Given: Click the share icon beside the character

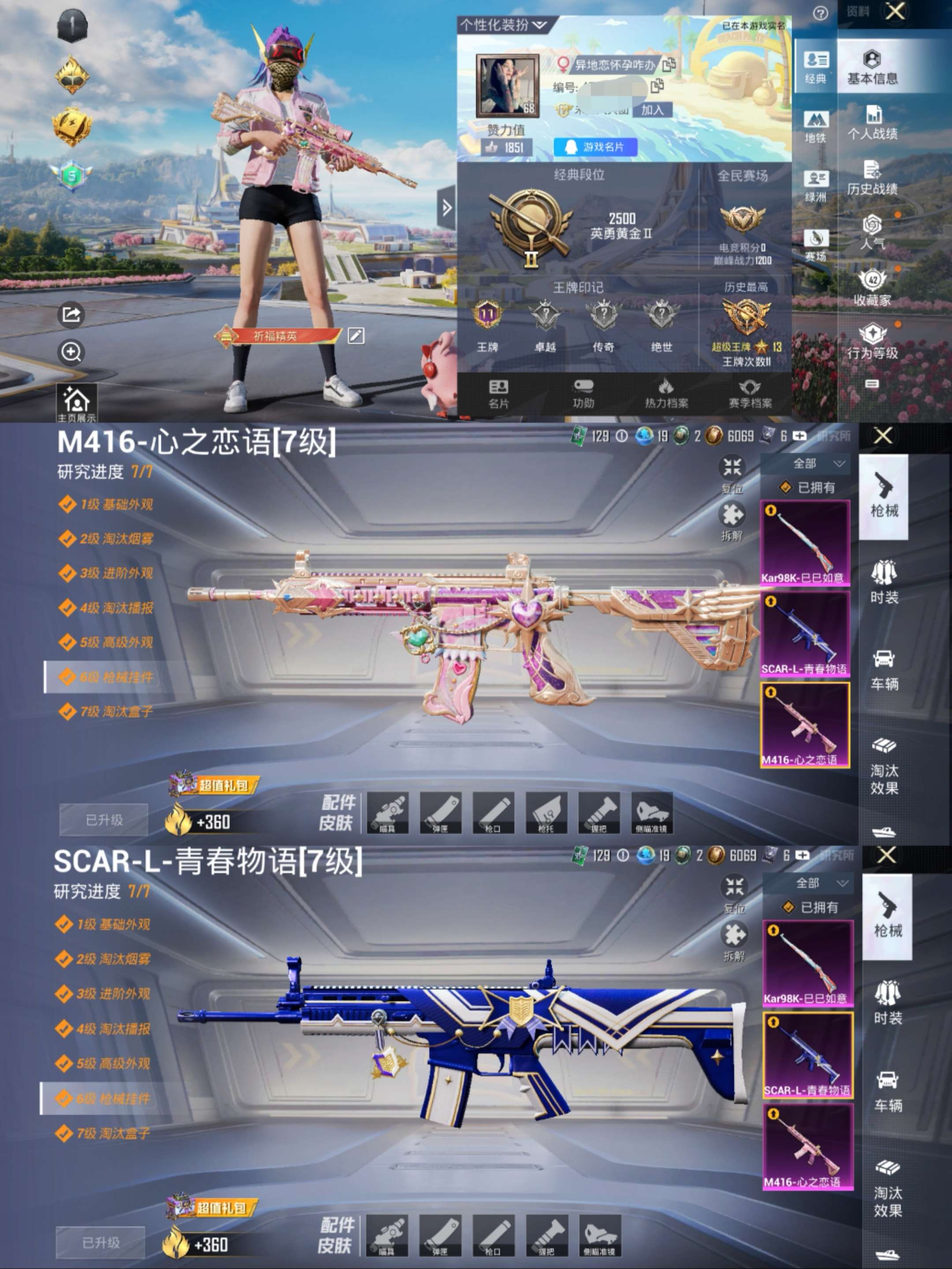Looking at the screenshot, I should coord(70,314).
